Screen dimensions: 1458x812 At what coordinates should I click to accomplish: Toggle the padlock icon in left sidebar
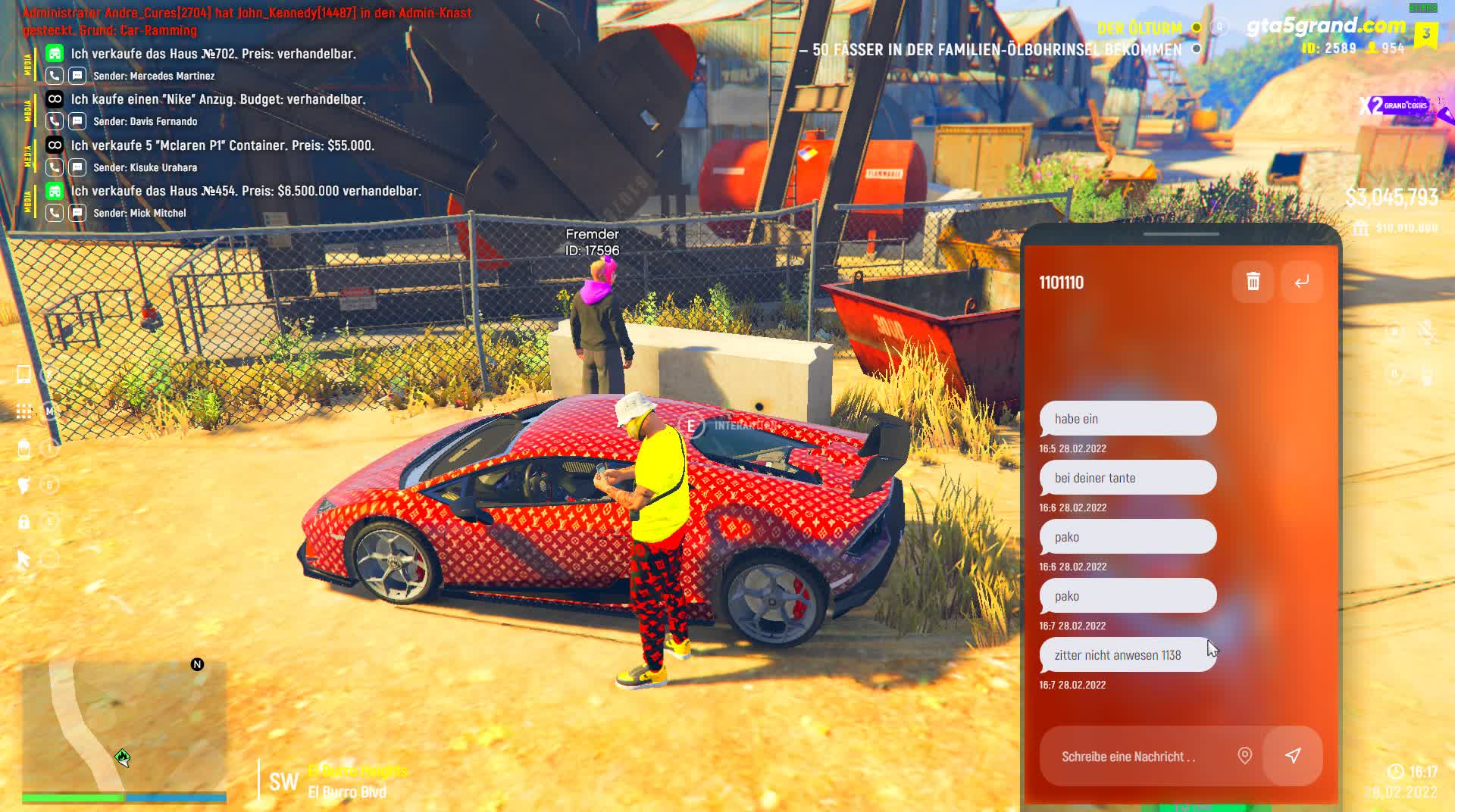[x=24, y=522]
